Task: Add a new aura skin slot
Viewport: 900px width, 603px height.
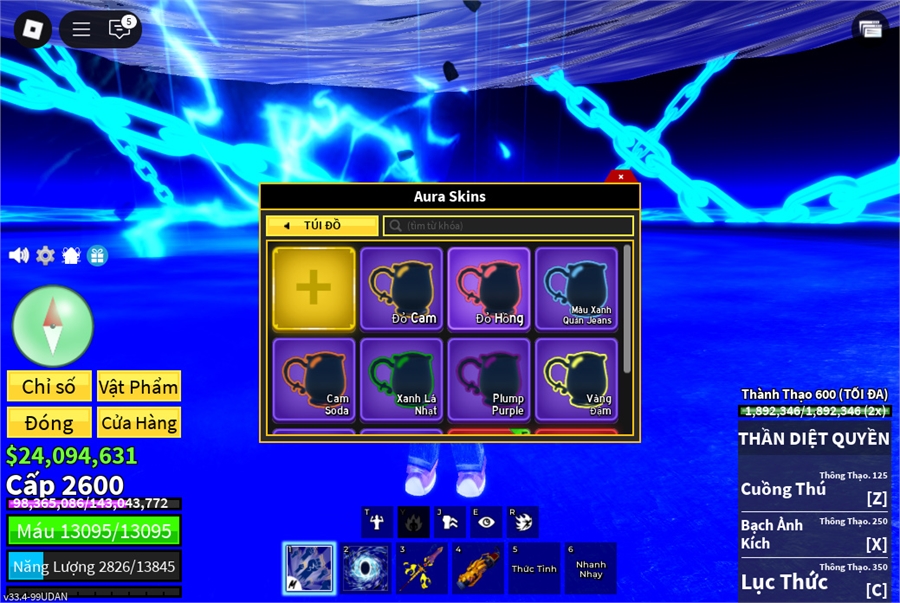Action: pos(314,288)
